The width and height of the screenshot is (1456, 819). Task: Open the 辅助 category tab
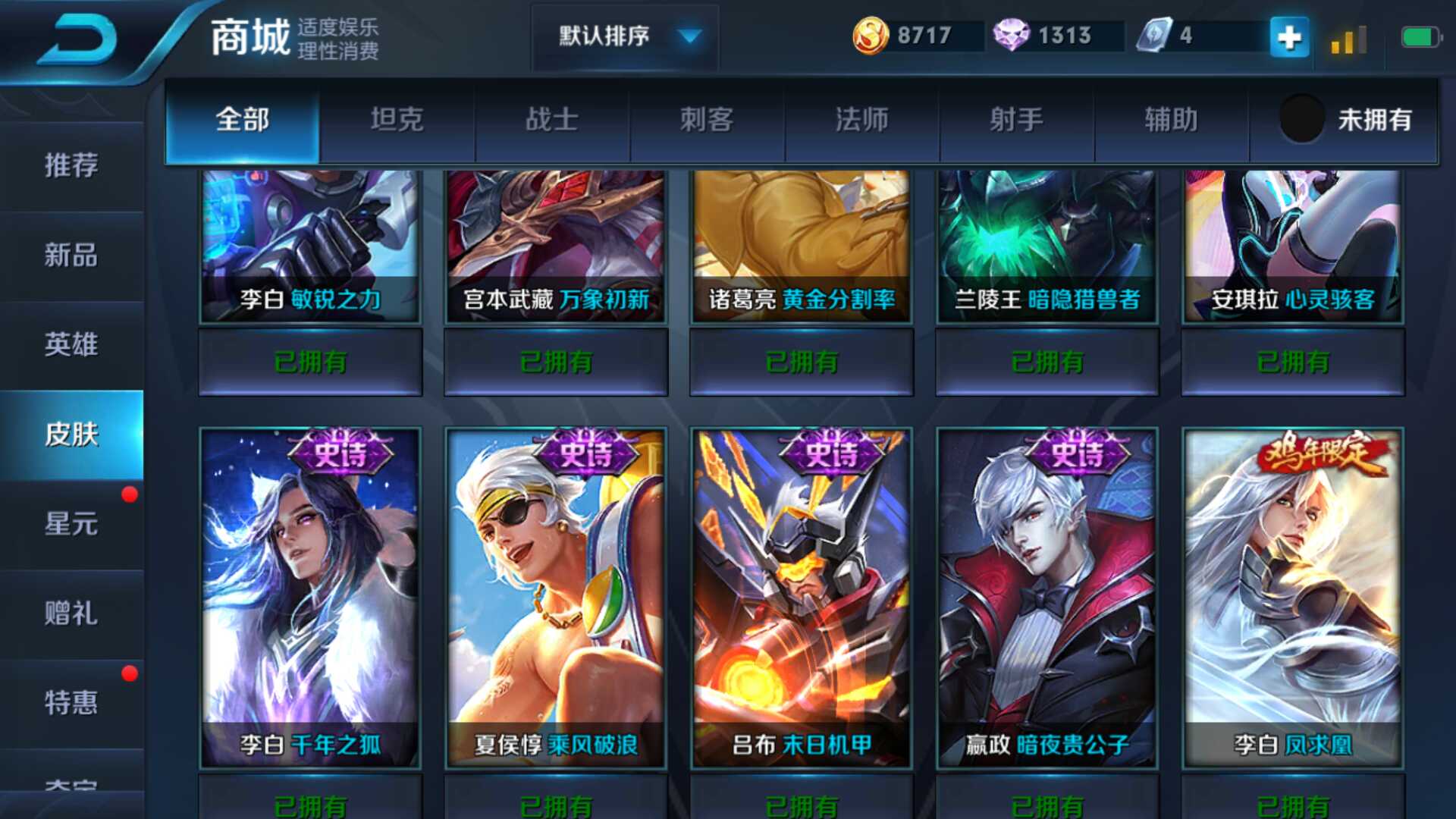1171,120
